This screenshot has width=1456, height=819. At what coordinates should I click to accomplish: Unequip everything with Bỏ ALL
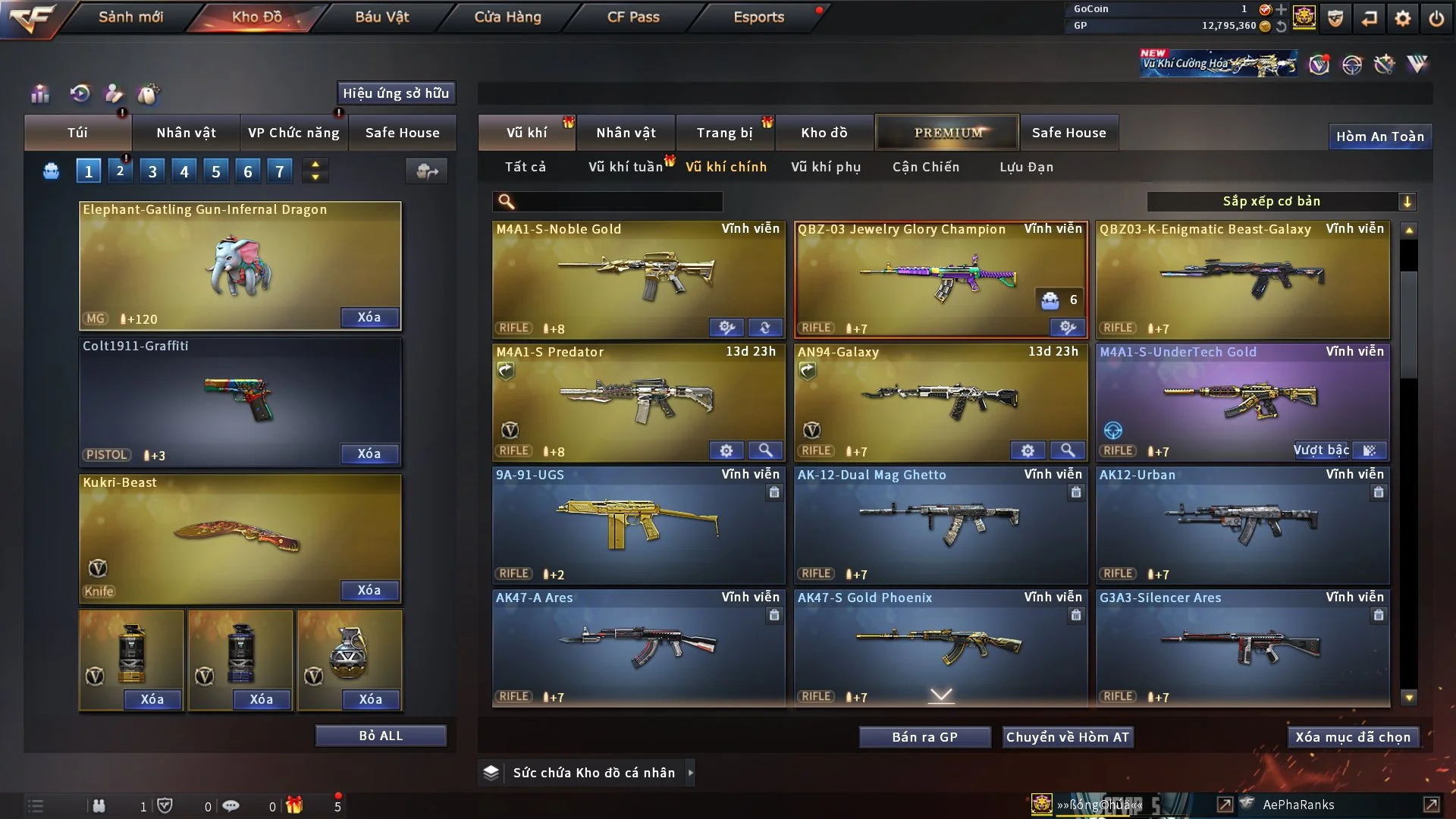(x=381, y=736)
